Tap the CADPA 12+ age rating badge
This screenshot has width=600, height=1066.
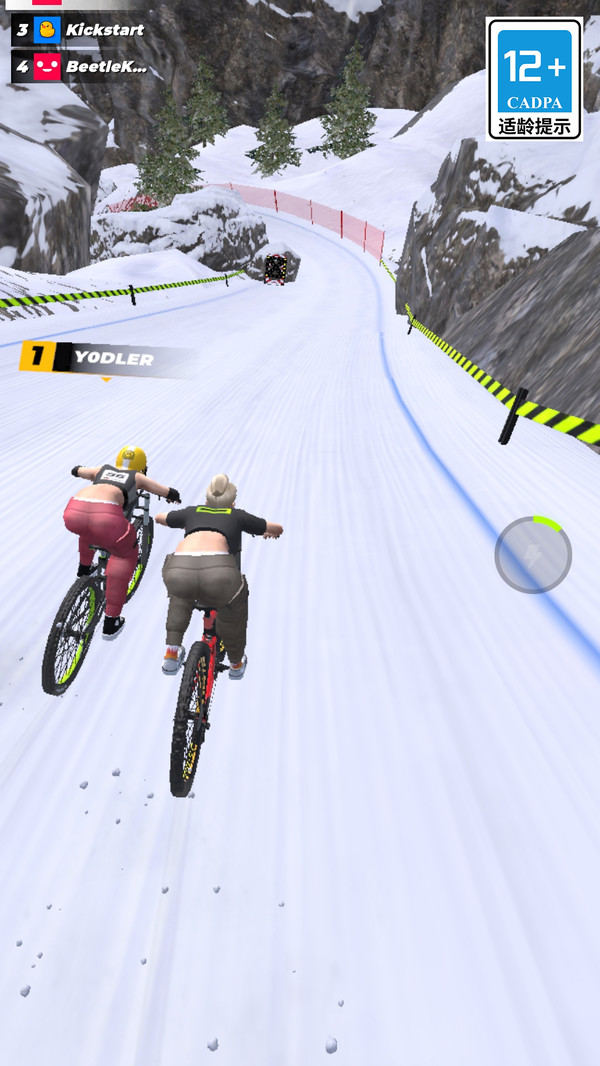tap(535, 78)
